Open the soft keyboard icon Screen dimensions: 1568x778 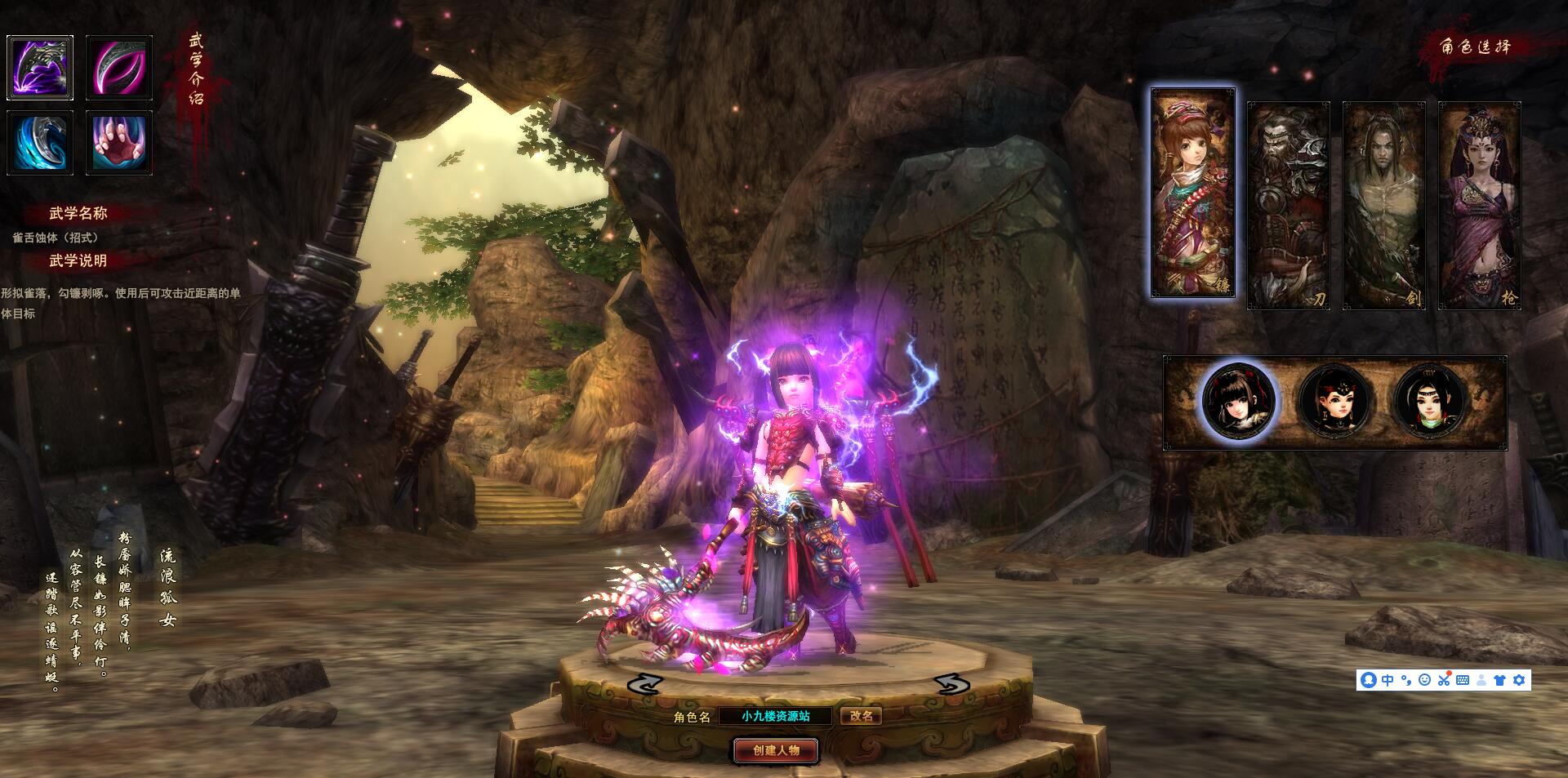click(x=1463, y=681)
